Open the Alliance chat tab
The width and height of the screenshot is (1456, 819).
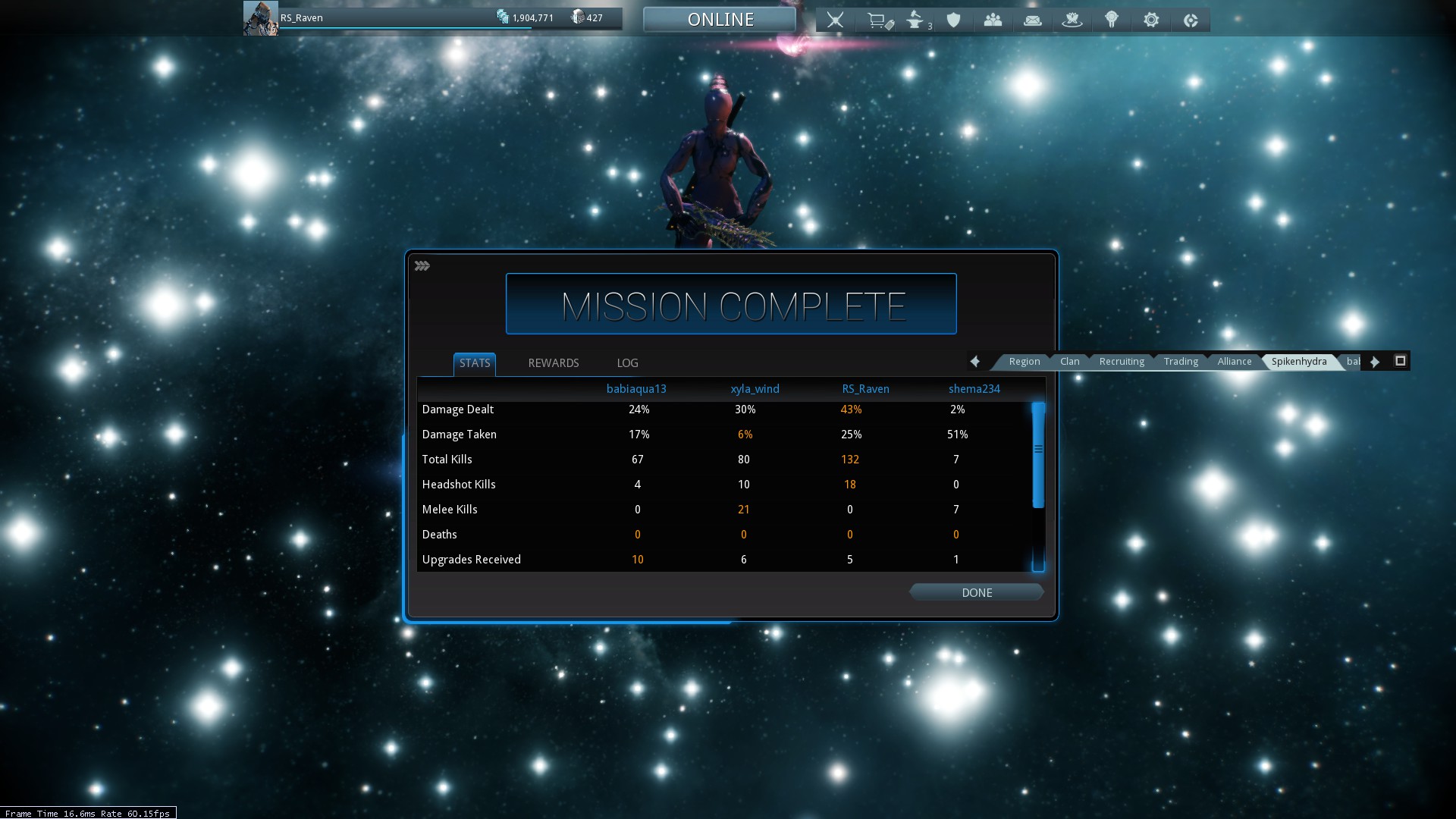(1234, 362)
